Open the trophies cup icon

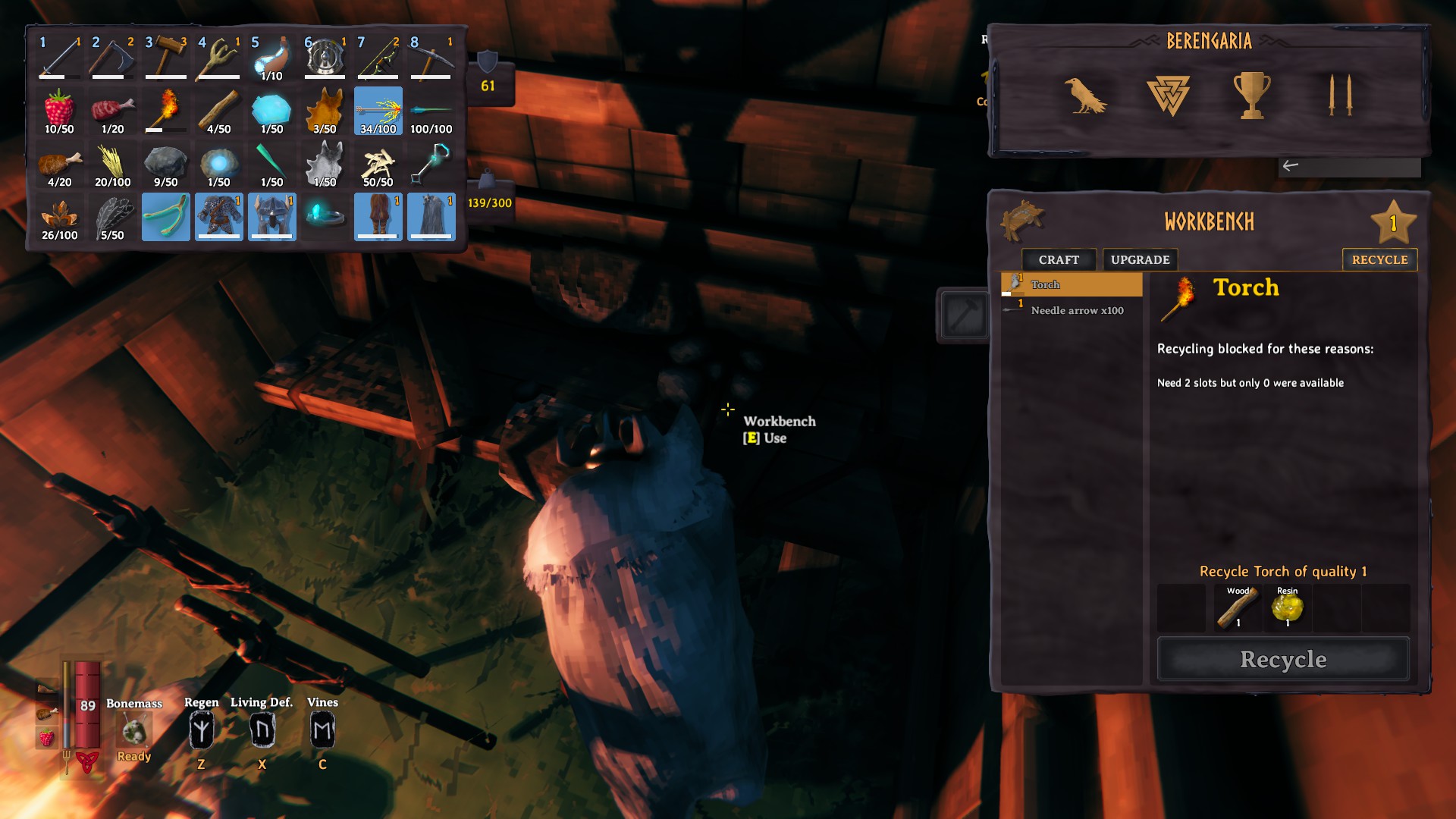click(1251, 96)
